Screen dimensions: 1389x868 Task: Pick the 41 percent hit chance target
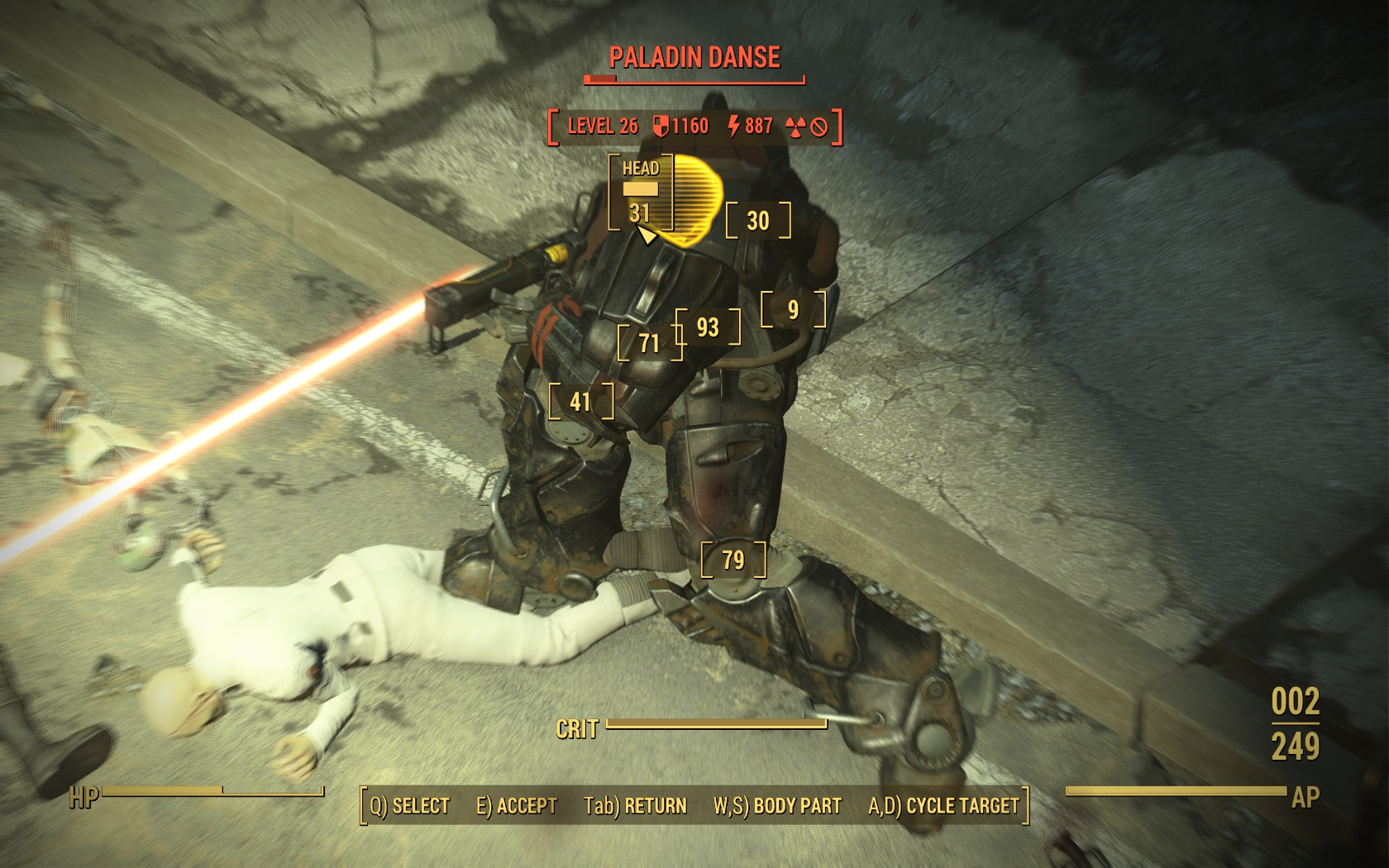pyautogui.click(x=581, y=402)
